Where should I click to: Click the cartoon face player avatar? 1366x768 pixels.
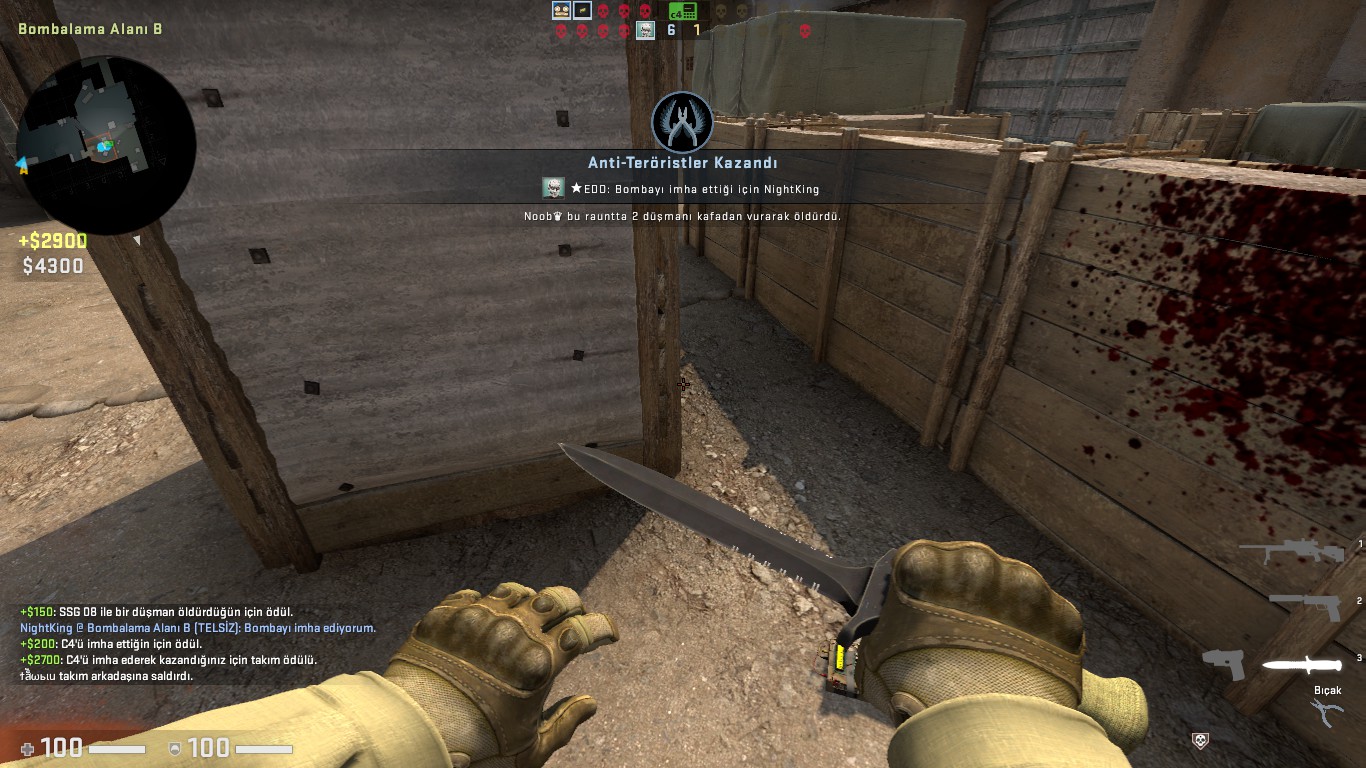click(x=561, y=11)
